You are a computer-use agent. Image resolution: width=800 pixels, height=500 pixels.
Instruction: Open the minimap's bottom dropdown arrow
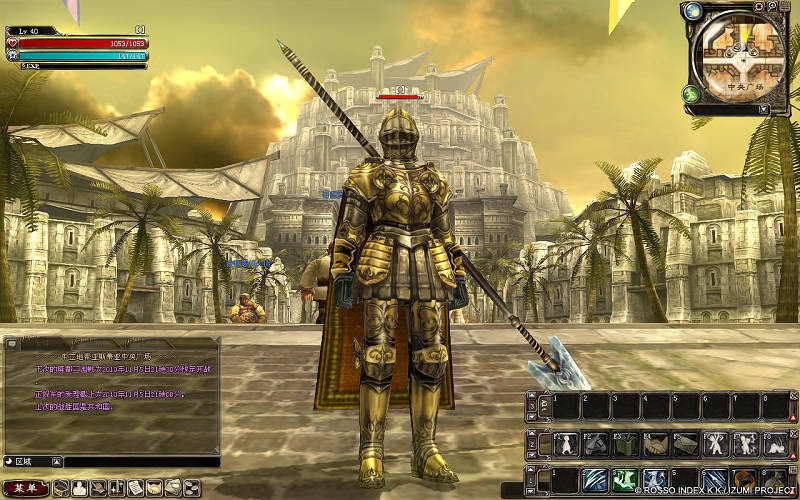coord(765,109)
